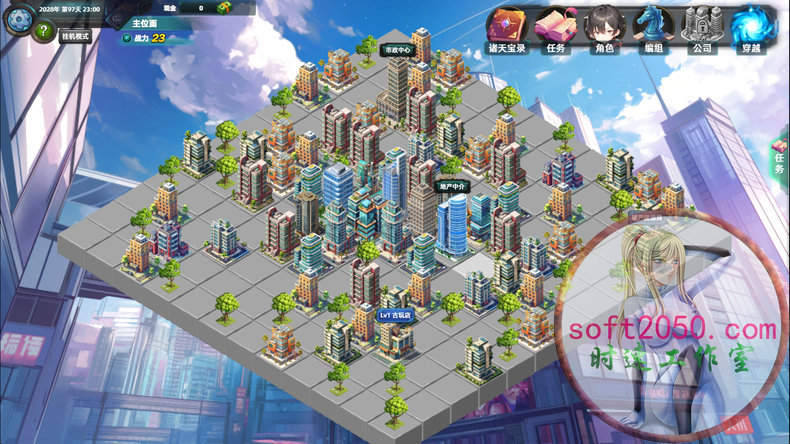The height and width of the screenshot is (444, 790).
Task: Toggle the 挂机模式 idle mode button
Action: click(76, 36)
